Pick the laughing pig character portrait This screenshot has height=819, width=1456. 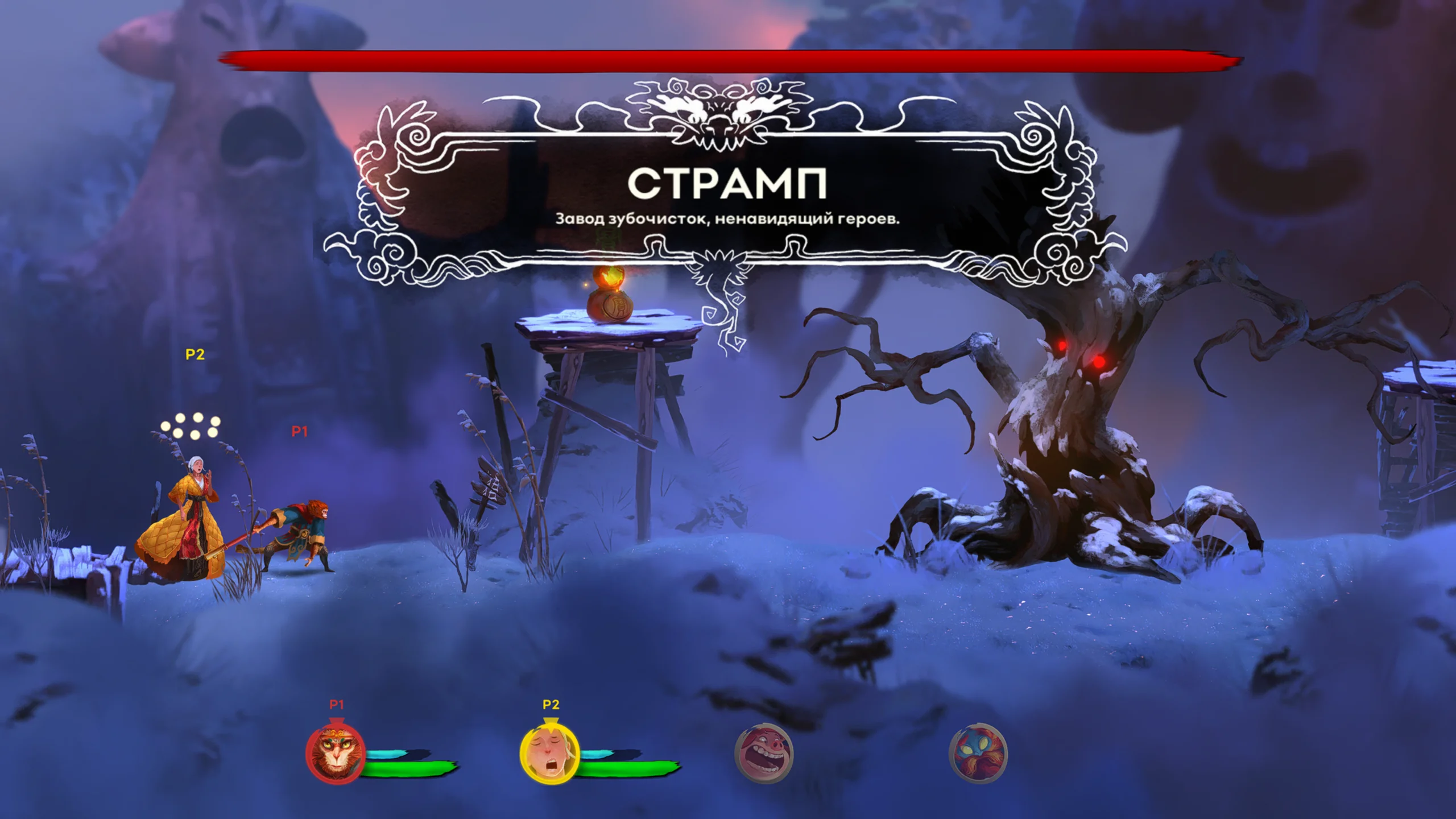(x=764, y=752)
